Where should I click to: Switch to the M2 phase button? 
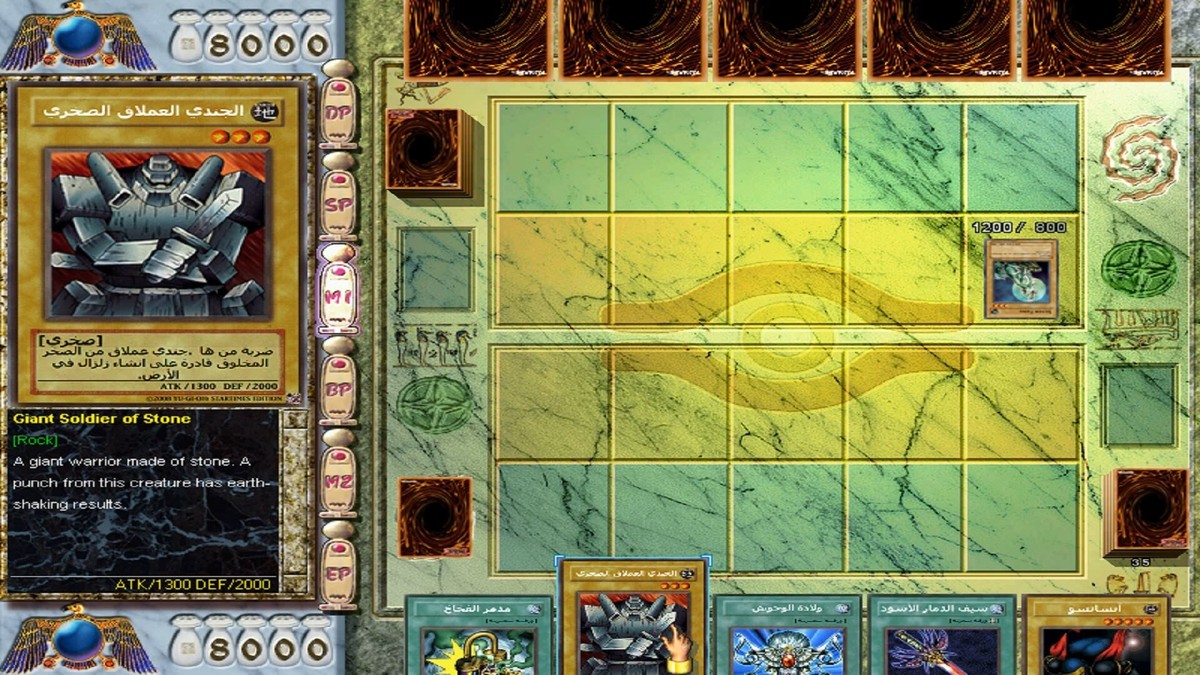click(338, 480)
